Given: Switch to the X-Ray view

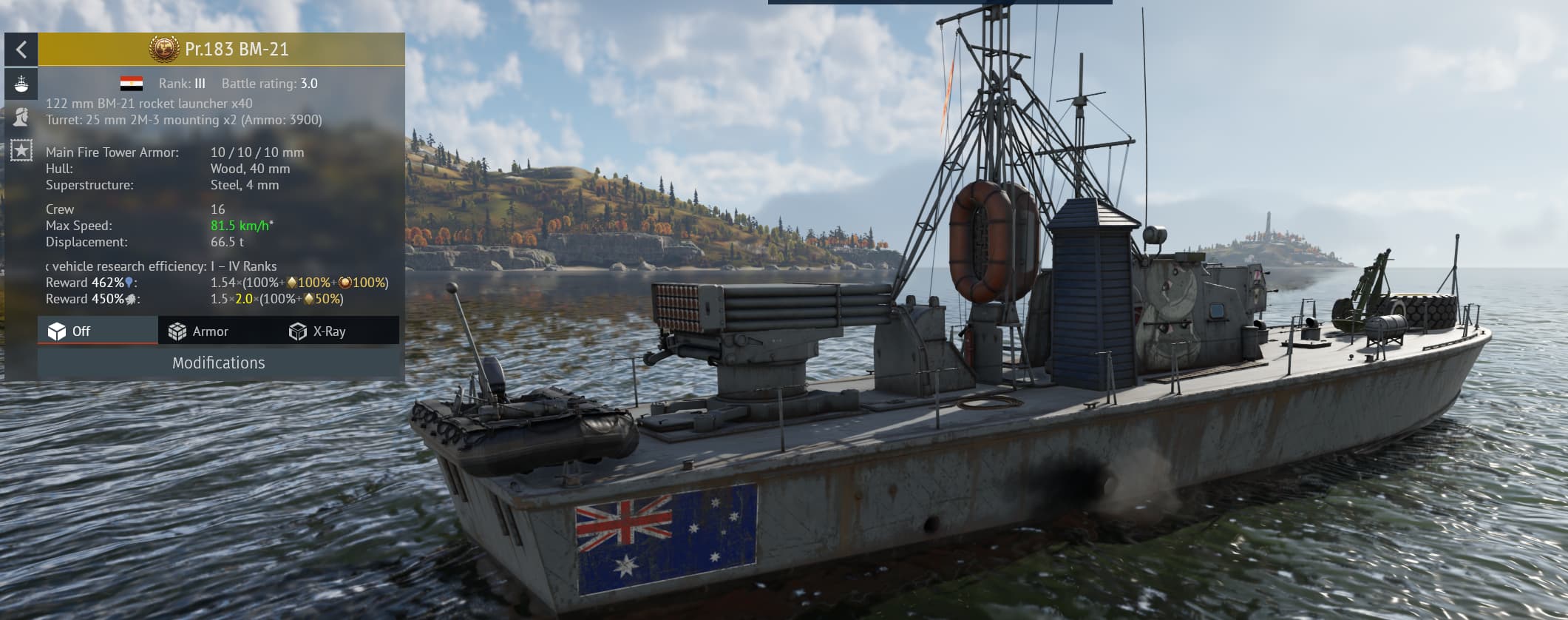Looking at the screenshot, I should (x=318, y=331).
